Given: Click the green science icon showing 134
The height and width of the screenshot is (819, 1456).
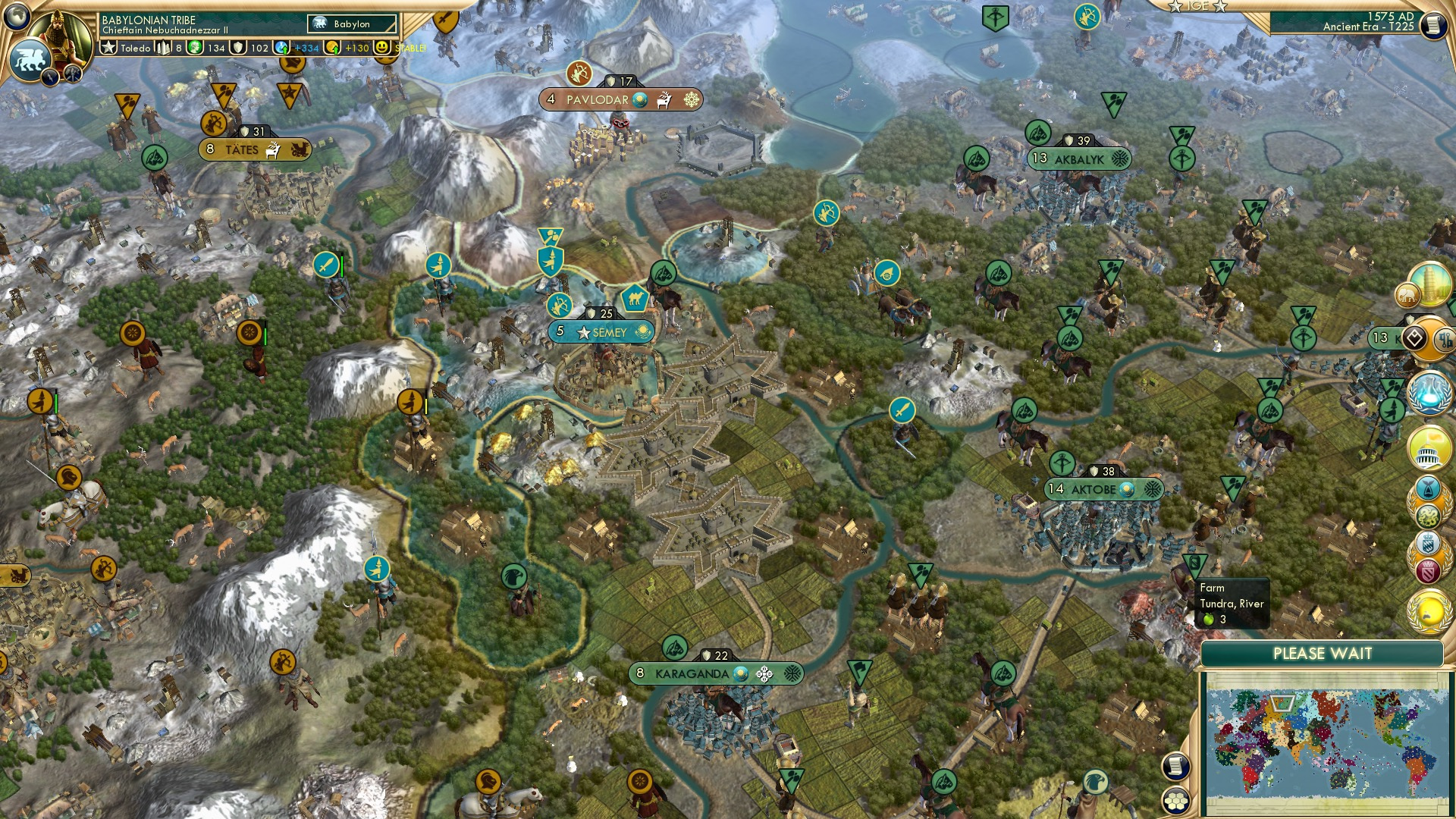Looking at the screenshot, I should pos(195,48).
